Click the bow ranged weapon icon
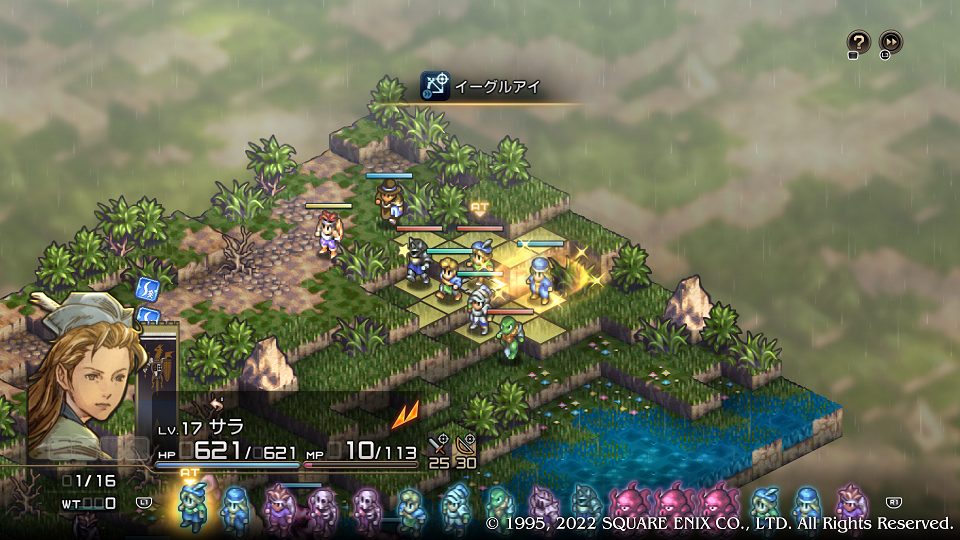960x540 pixels. [466, 445]
